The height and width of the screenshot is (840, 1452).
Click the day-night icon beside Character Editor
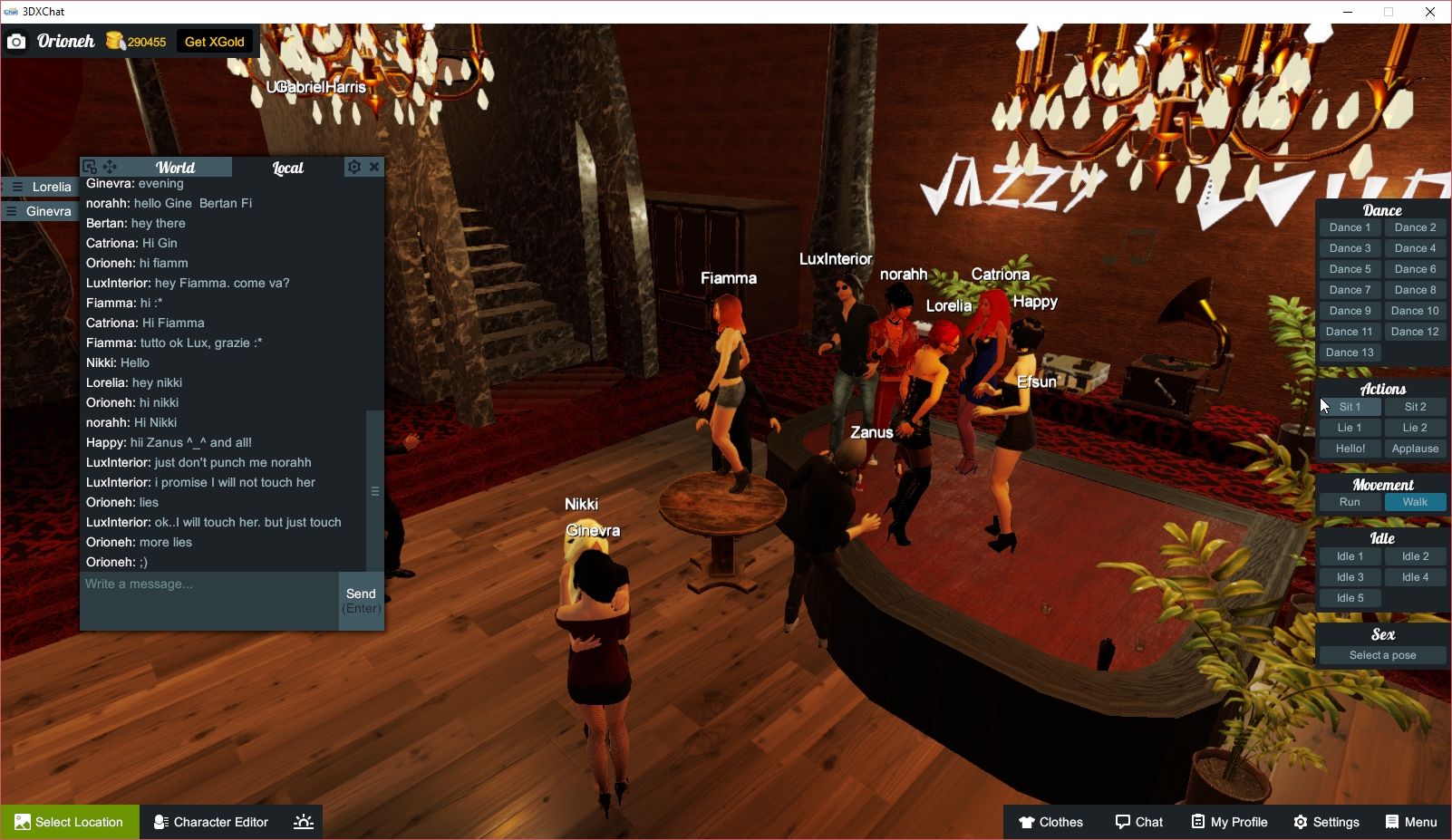pos(303,822)
